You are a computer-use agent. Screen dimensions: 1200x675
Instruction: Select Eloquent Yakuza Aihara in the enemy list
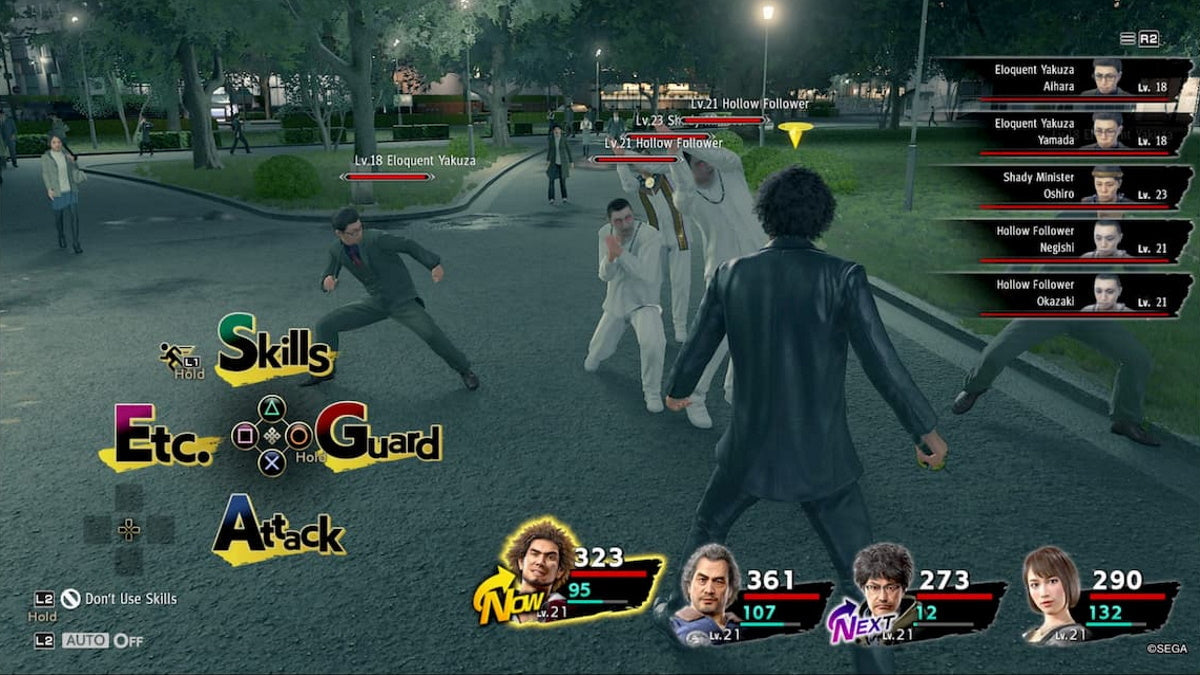pyautogui.click(x=1063, y=79)
